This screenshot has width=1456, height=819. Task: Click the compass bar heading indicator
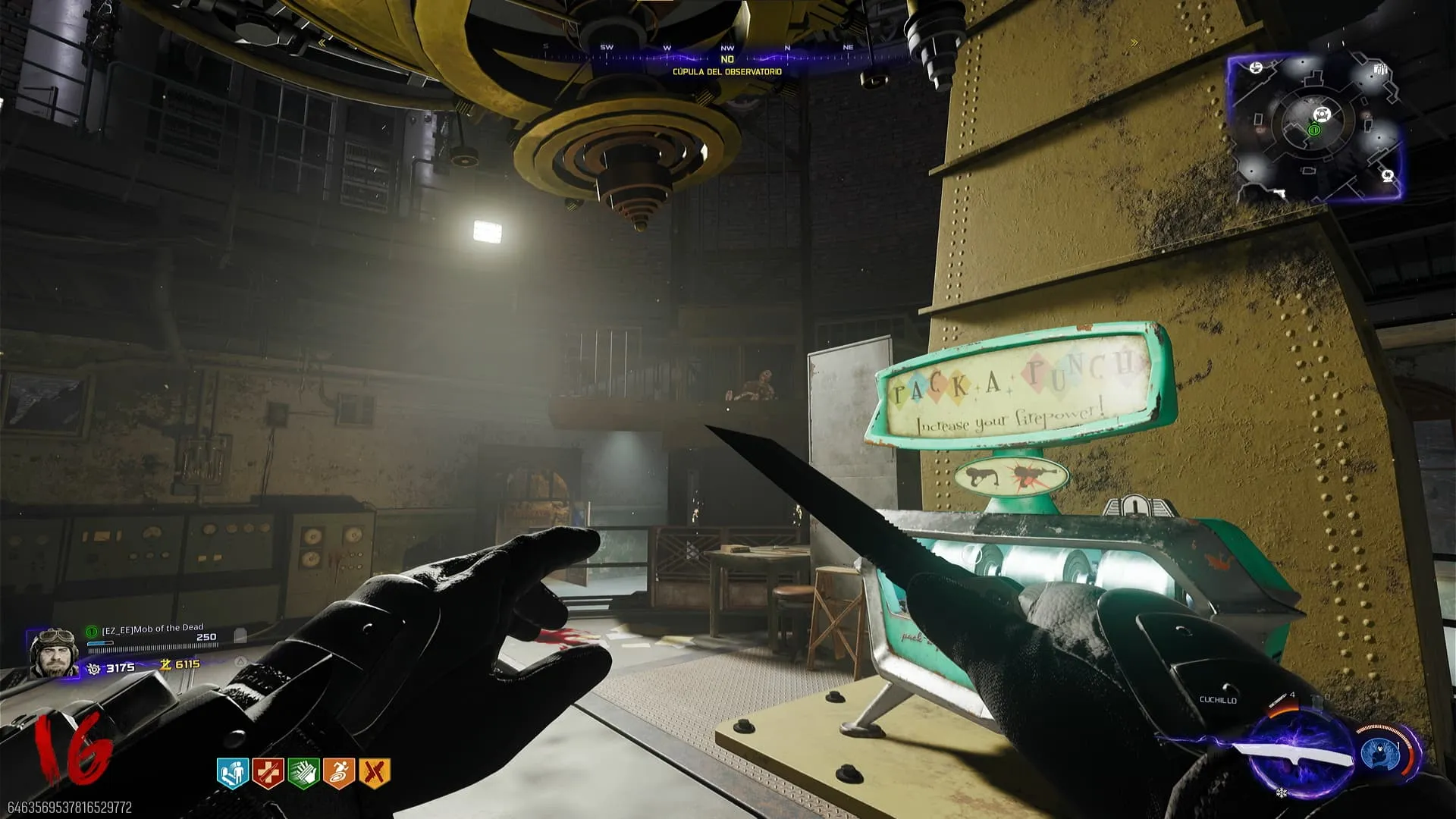click(727, 59)
